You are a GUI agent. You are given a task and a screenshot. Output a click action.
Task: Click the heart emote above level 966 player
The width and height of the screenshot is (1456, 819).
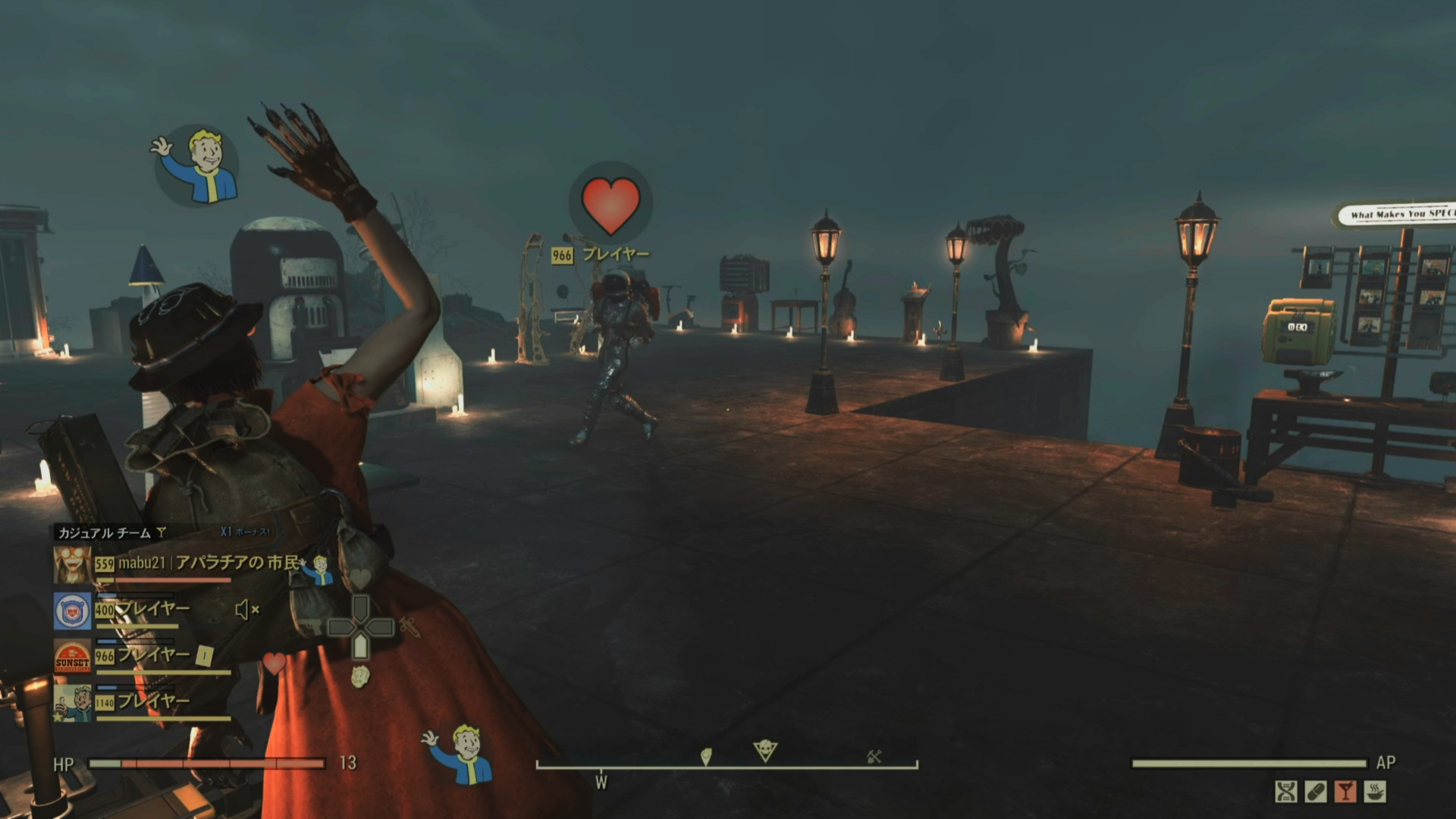tap(610, 205)
